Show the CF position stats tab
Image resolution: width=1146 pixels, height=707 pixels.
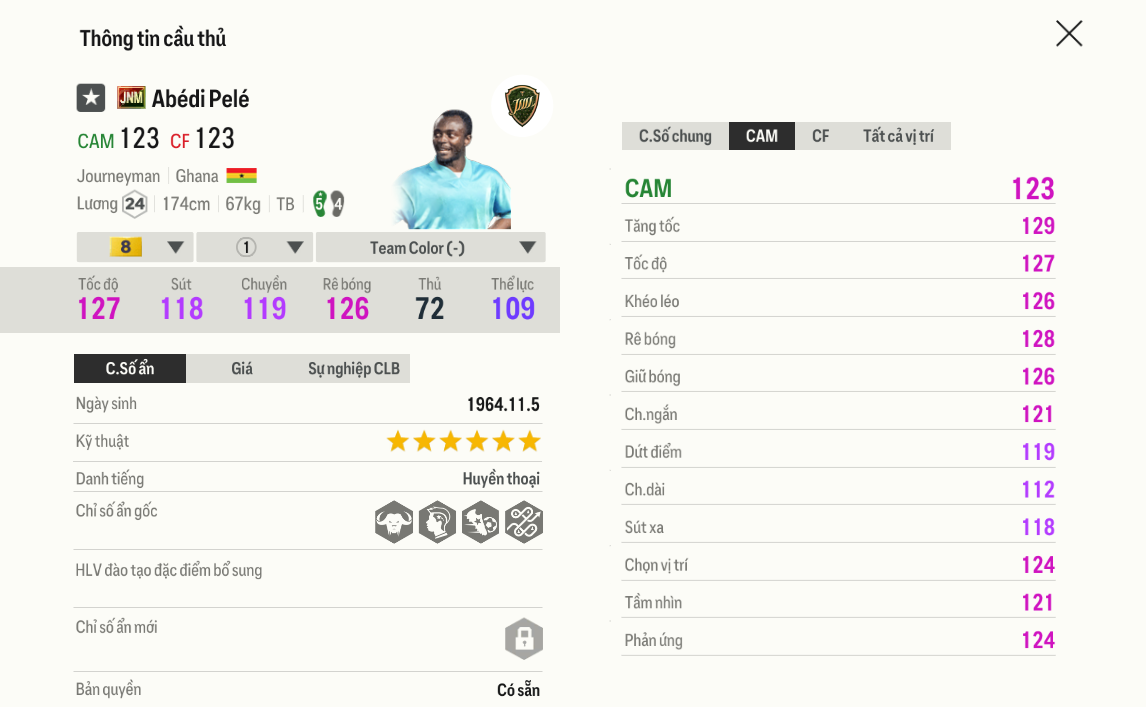(x=820, y=136)
